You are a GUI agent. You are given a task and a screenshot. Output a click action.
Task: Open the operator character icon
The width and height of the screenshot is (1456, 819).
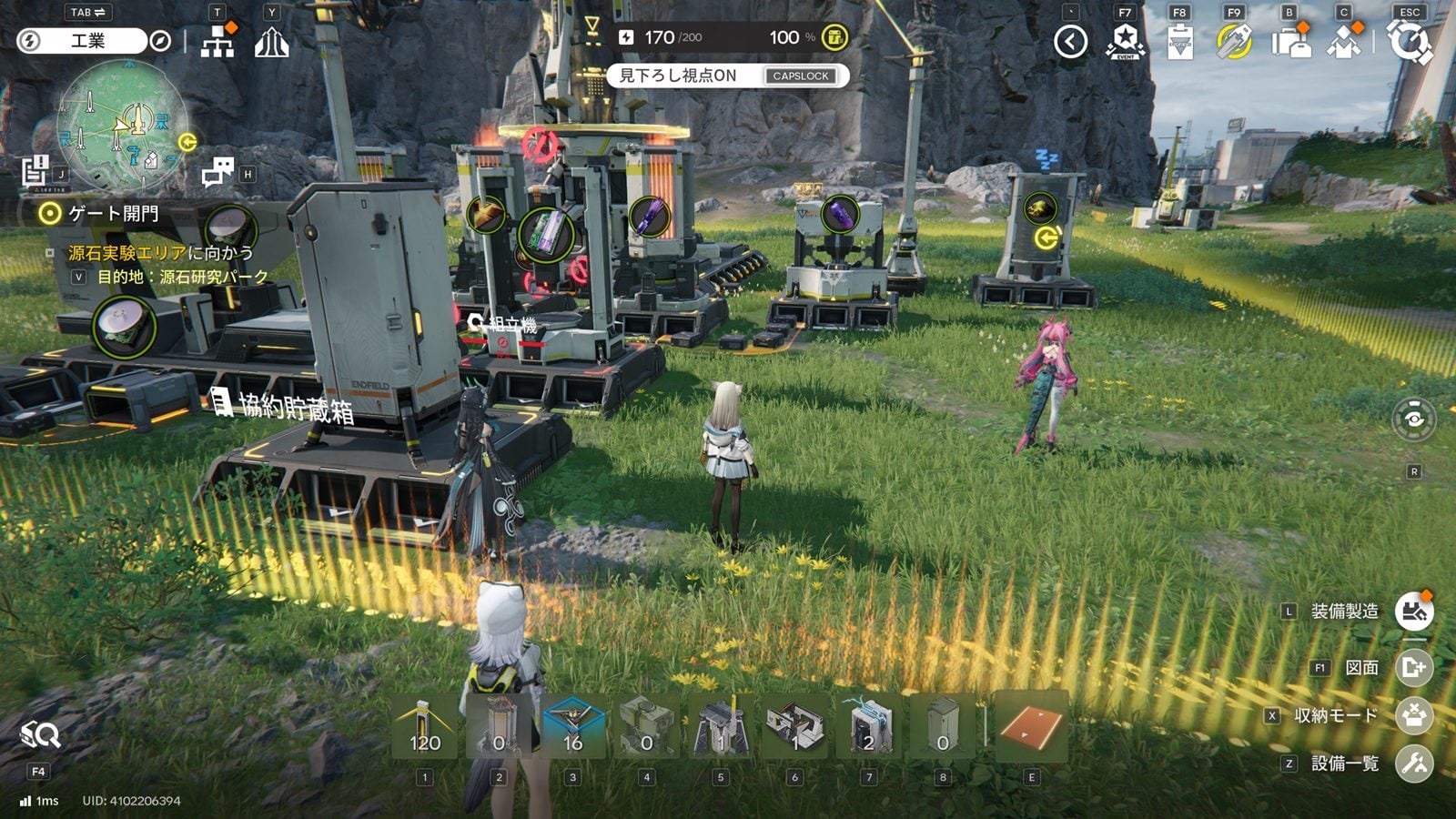(x=1344, y=42)
